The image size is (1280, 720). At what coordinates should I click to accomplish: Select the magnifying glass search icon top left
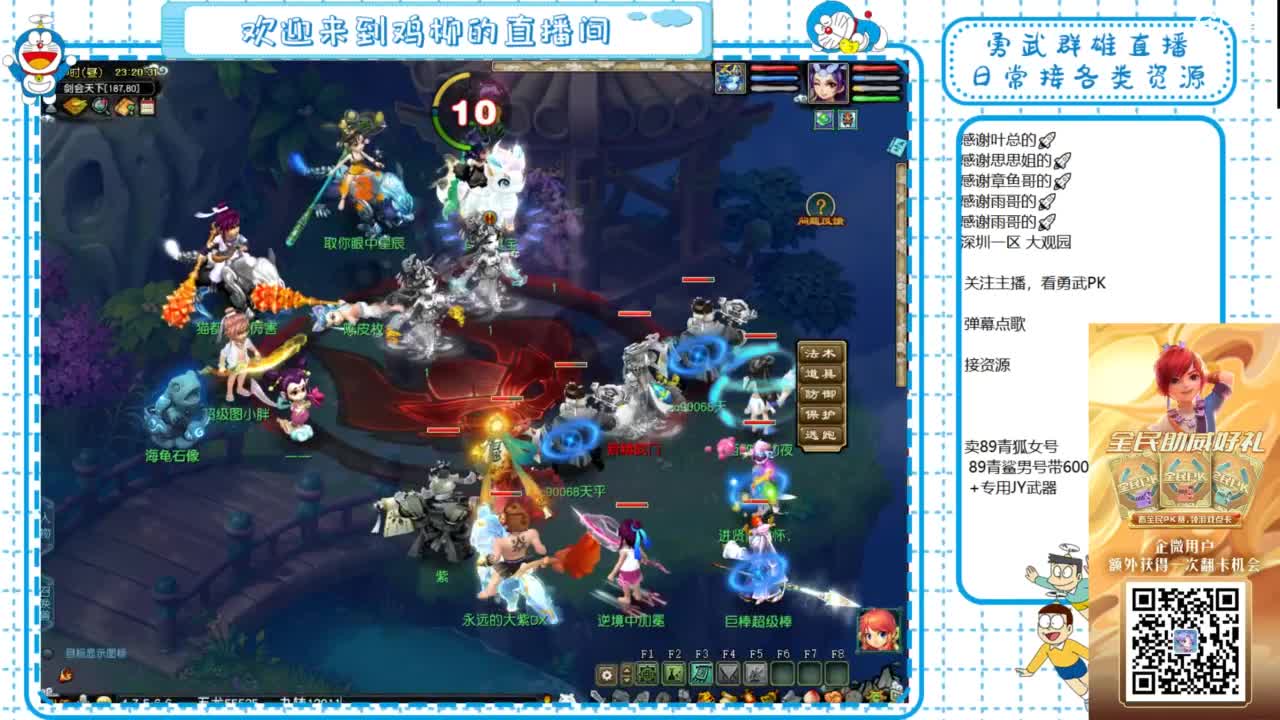coord(100,107)
